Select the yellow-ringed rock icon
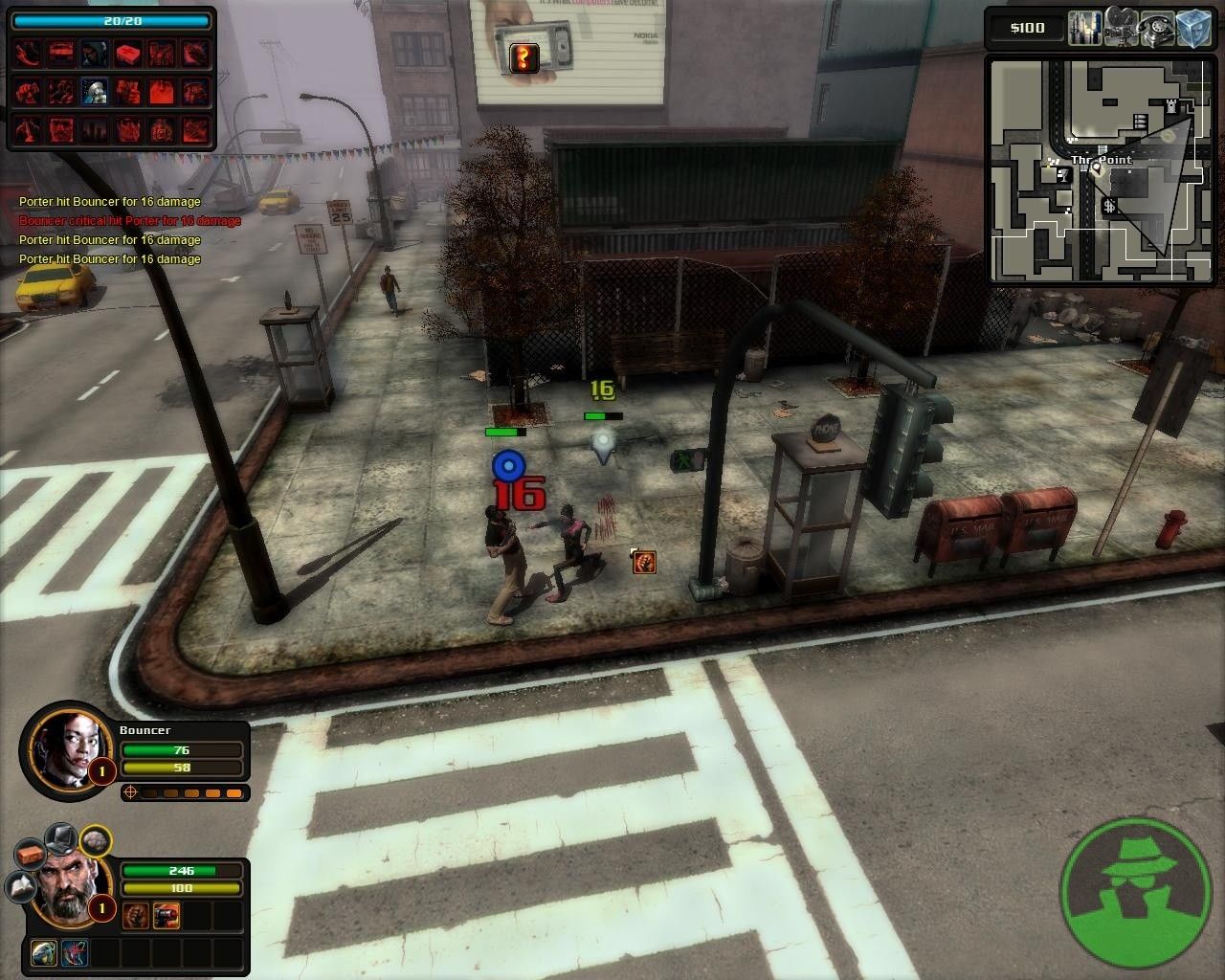Image resolution: width=1225 pixels, height=980 pixels. (94, 841)
